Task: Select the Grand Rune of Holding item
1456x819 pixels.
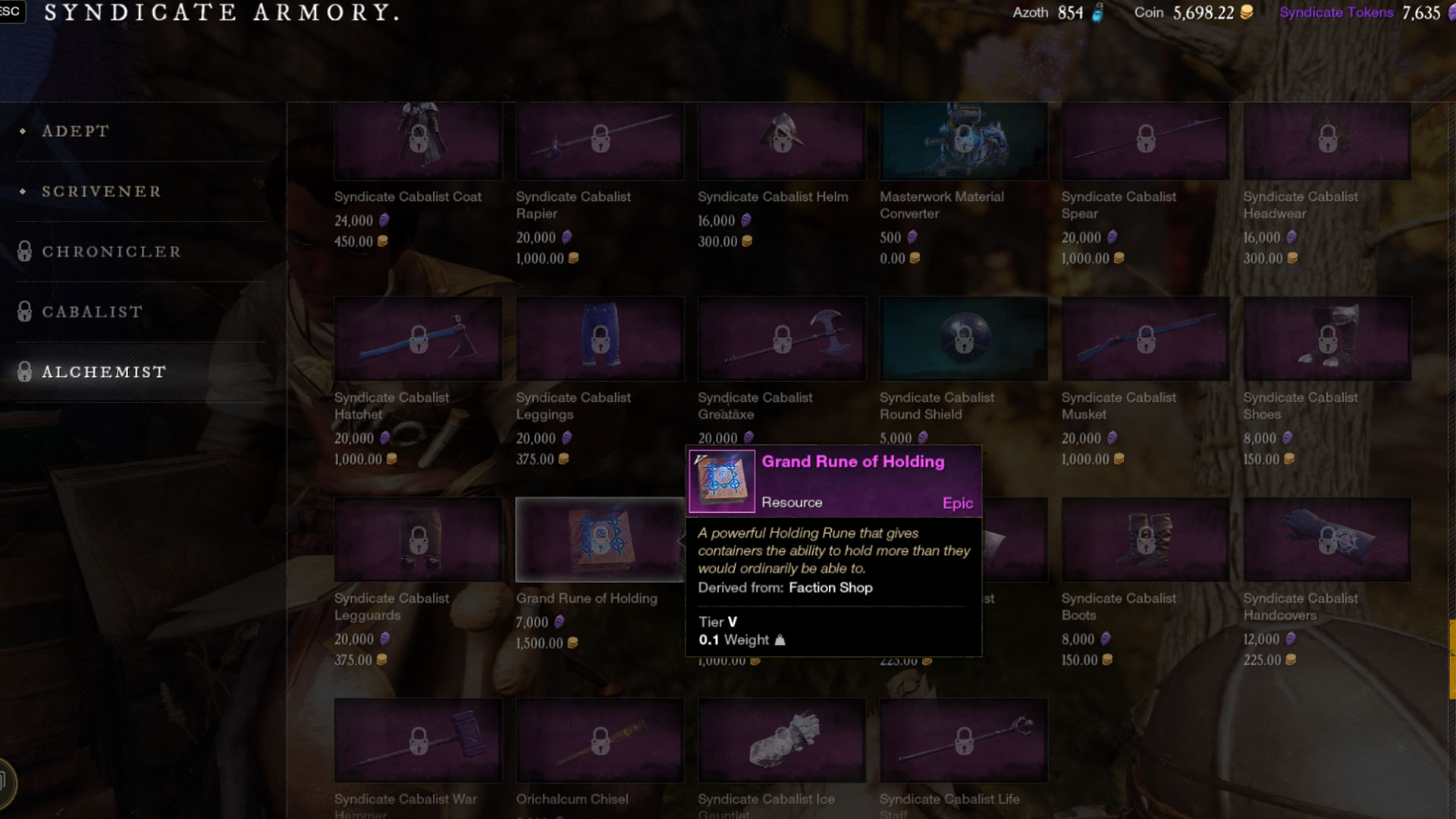Action: [x=599, y=539]
